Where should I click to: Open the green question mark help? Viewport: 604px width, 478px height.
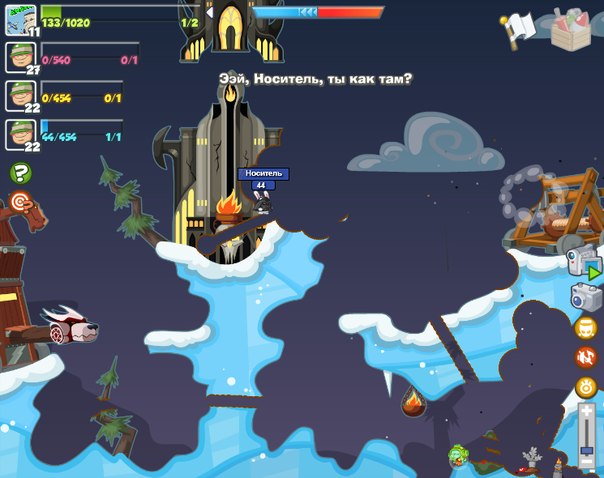[x=20, y=173]
